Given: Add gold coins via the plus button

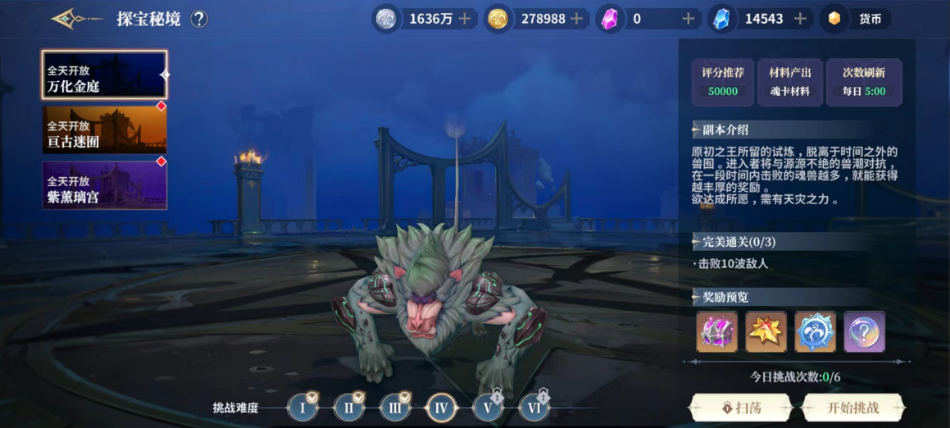Looking at the screenshot, I should (578, 19).
